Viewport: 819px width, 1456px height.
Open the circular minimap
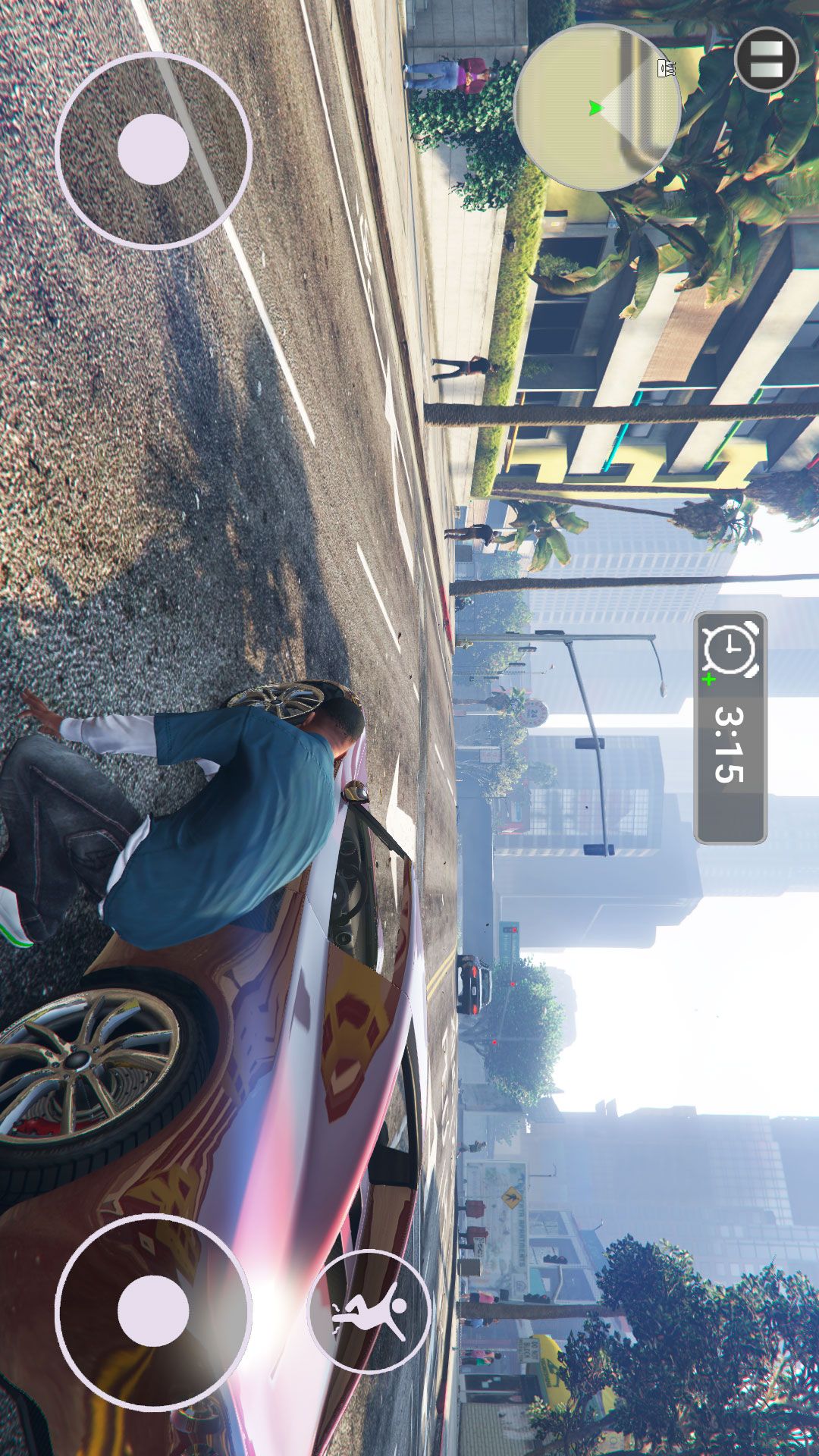598,107
